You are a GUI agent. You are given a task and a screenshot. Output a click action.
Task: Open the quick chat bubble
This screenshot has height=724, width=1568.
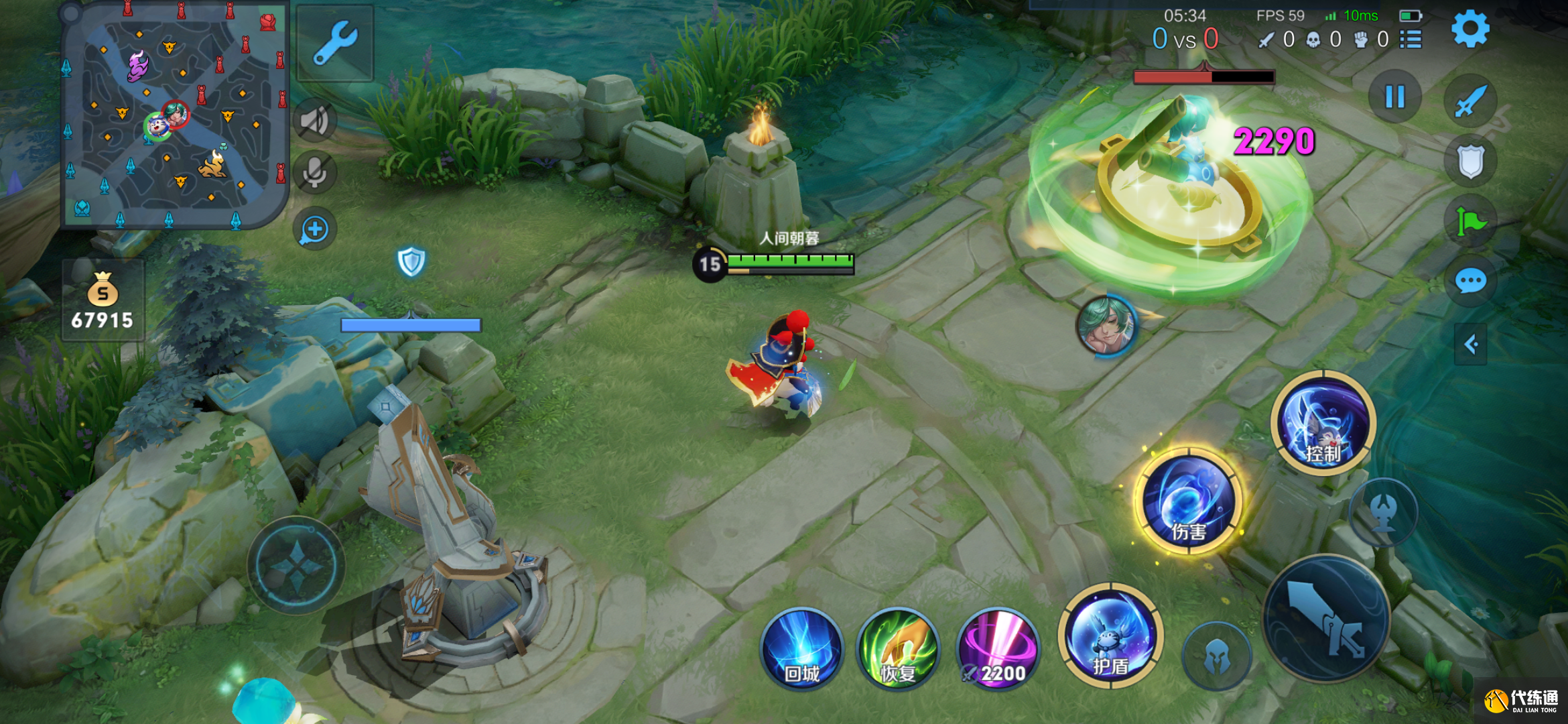click(x=1470, y=281)
